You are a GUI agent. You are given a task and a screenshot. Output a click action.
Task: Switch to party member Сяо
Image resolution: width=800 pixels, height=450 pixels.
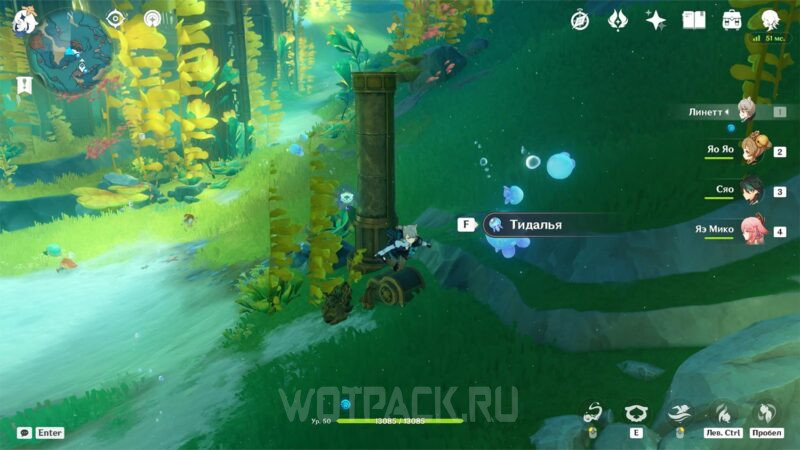755,191
